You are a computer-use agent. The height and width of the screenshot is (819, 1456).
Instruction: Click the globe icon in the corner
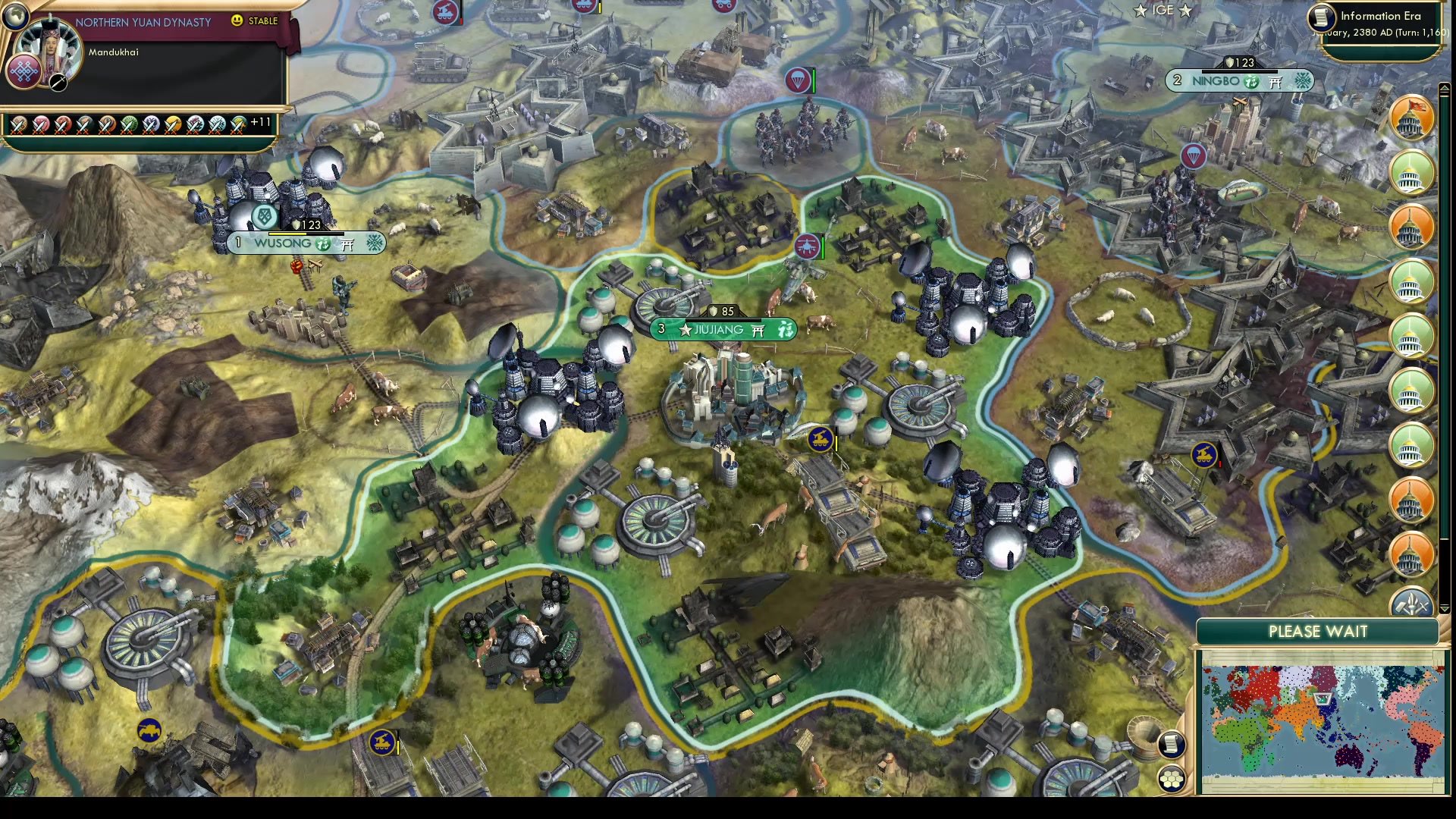[14, 14]
